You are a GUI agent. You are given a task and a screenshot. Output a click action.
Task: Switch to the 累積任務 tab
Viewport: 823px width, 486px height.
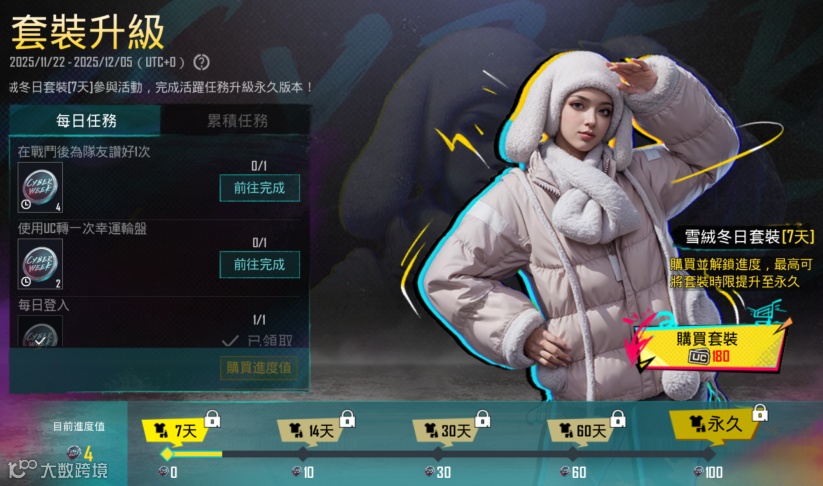[237, 121]
